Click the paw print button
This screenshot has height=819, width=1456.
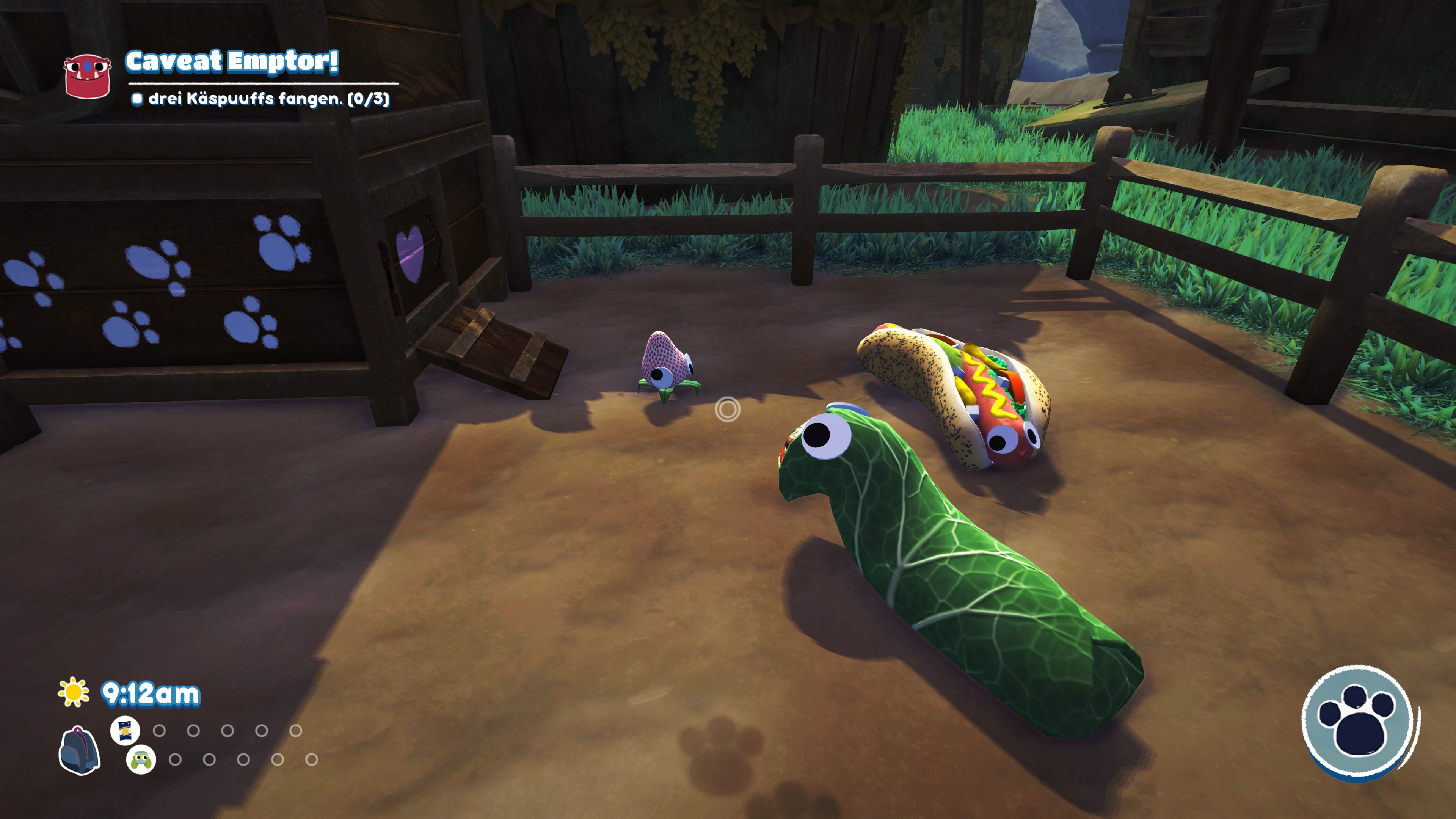click(1359, 722)
